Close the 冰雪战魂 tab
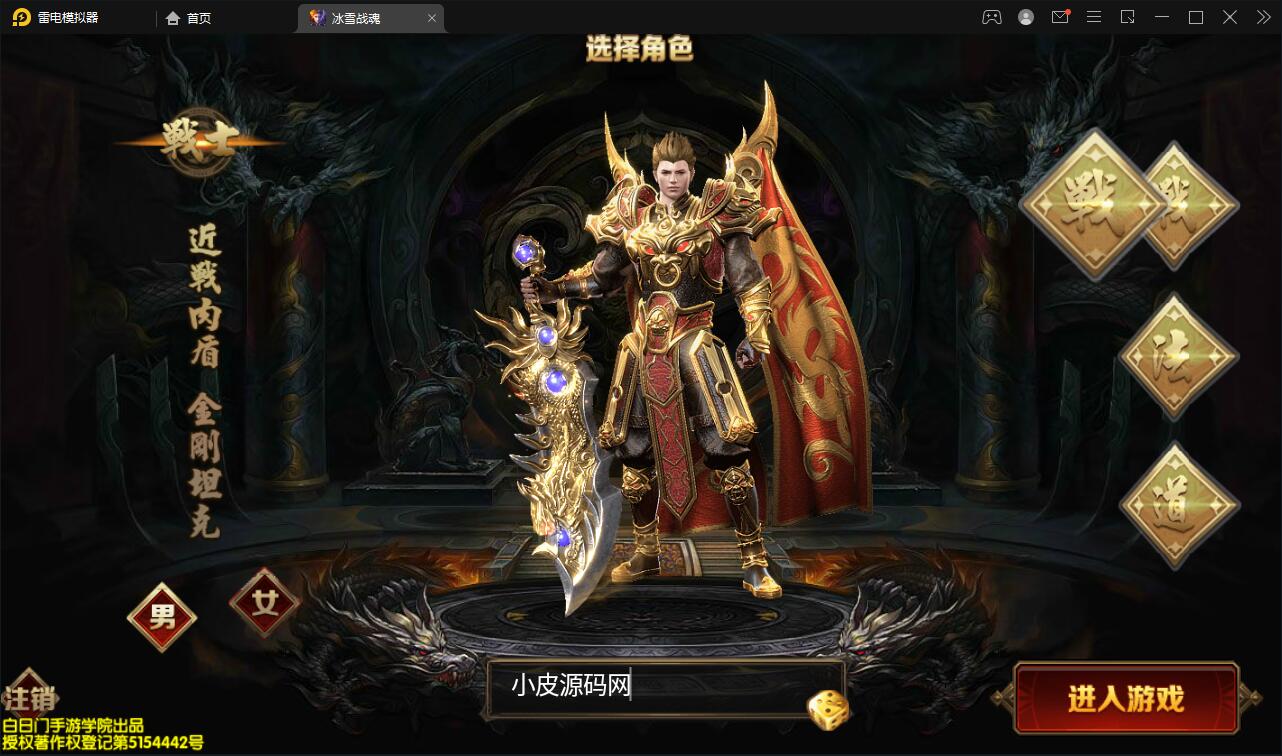 (432, 17)
